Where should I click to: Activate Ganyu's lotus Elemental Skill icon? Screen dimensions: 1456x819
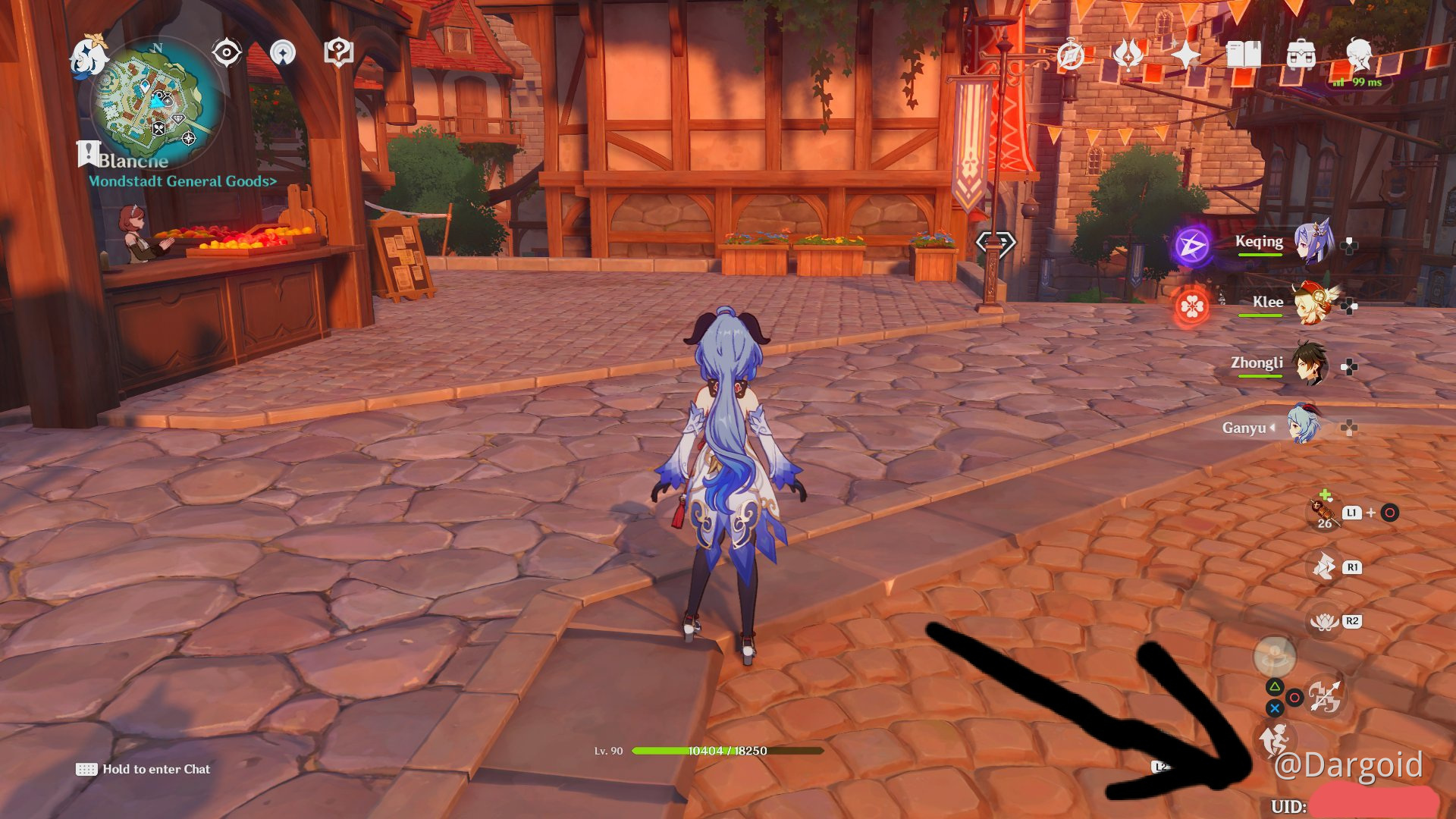pyautogui.click(x=1324, y=622)
